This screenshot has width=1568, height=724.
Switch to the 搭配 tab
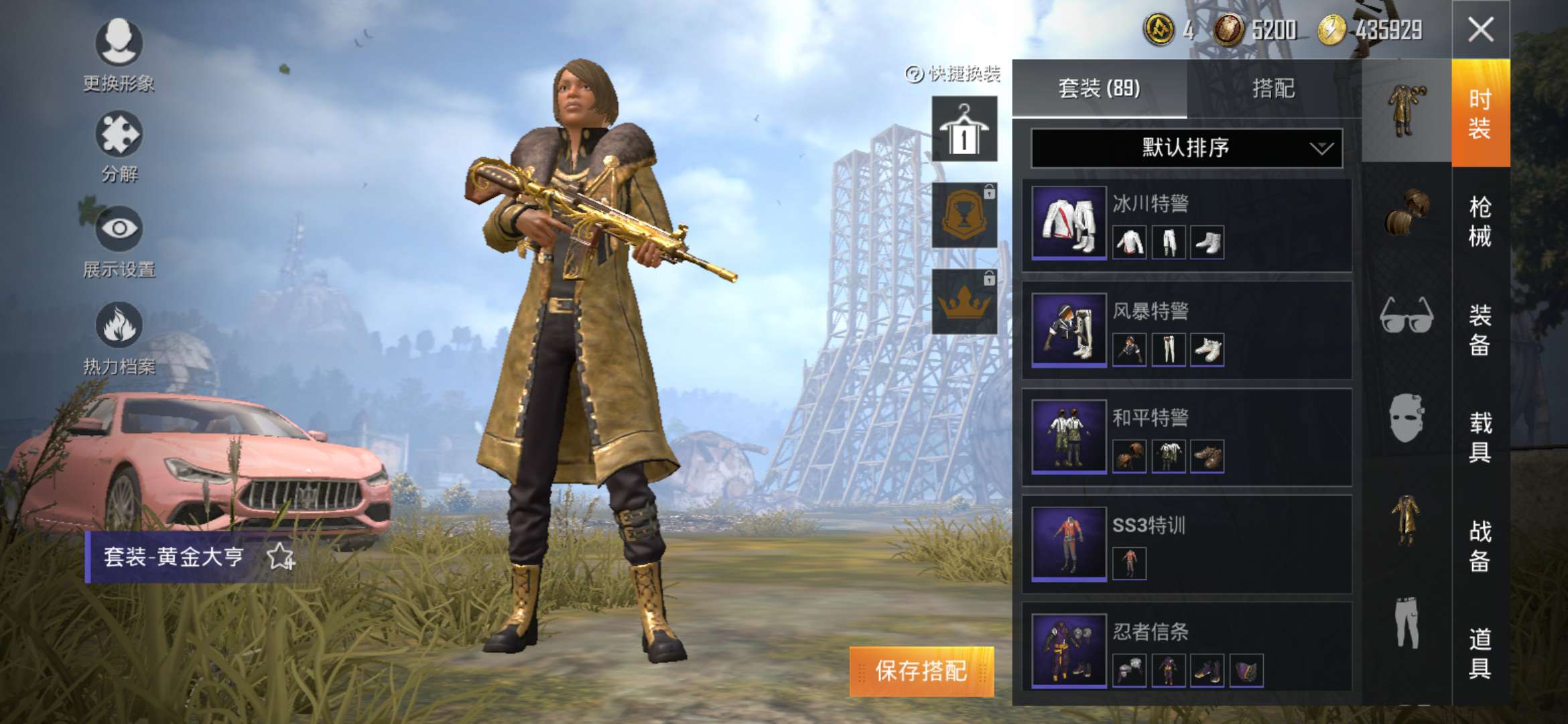pyautogui.click(x=1273, y=88)
